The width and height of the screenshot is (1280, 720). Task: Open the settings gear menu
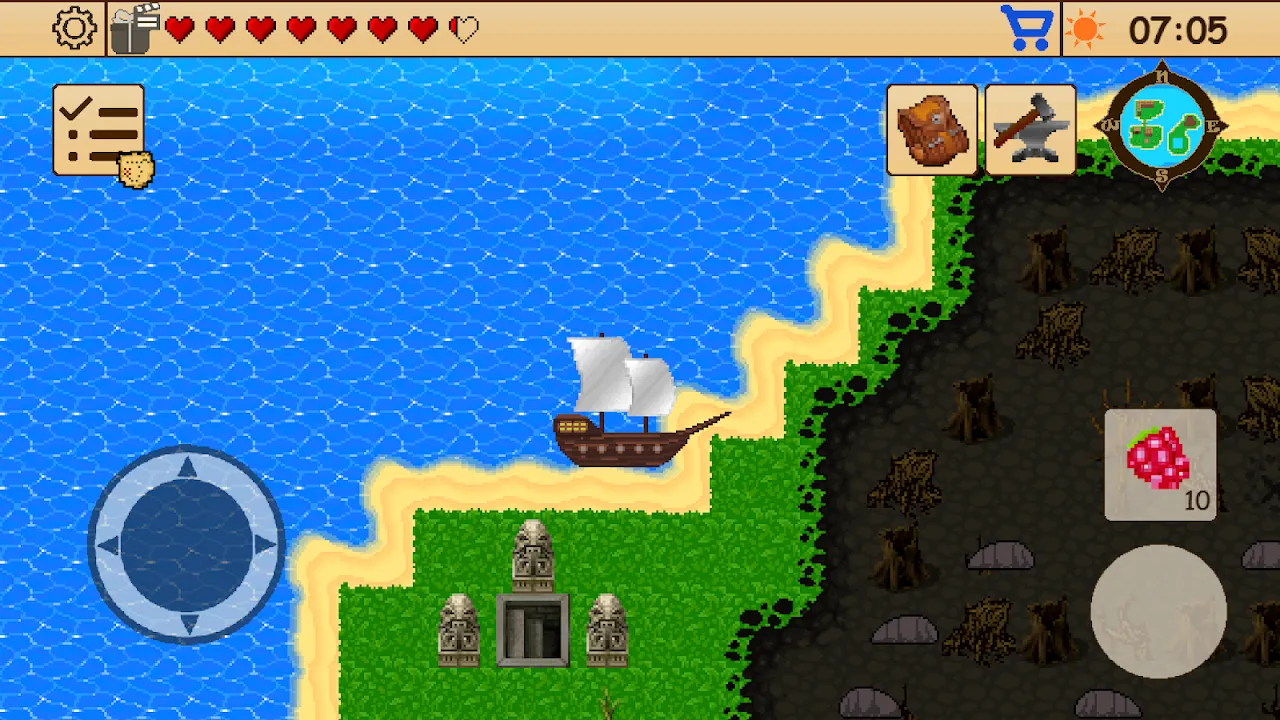pos(74,27)
